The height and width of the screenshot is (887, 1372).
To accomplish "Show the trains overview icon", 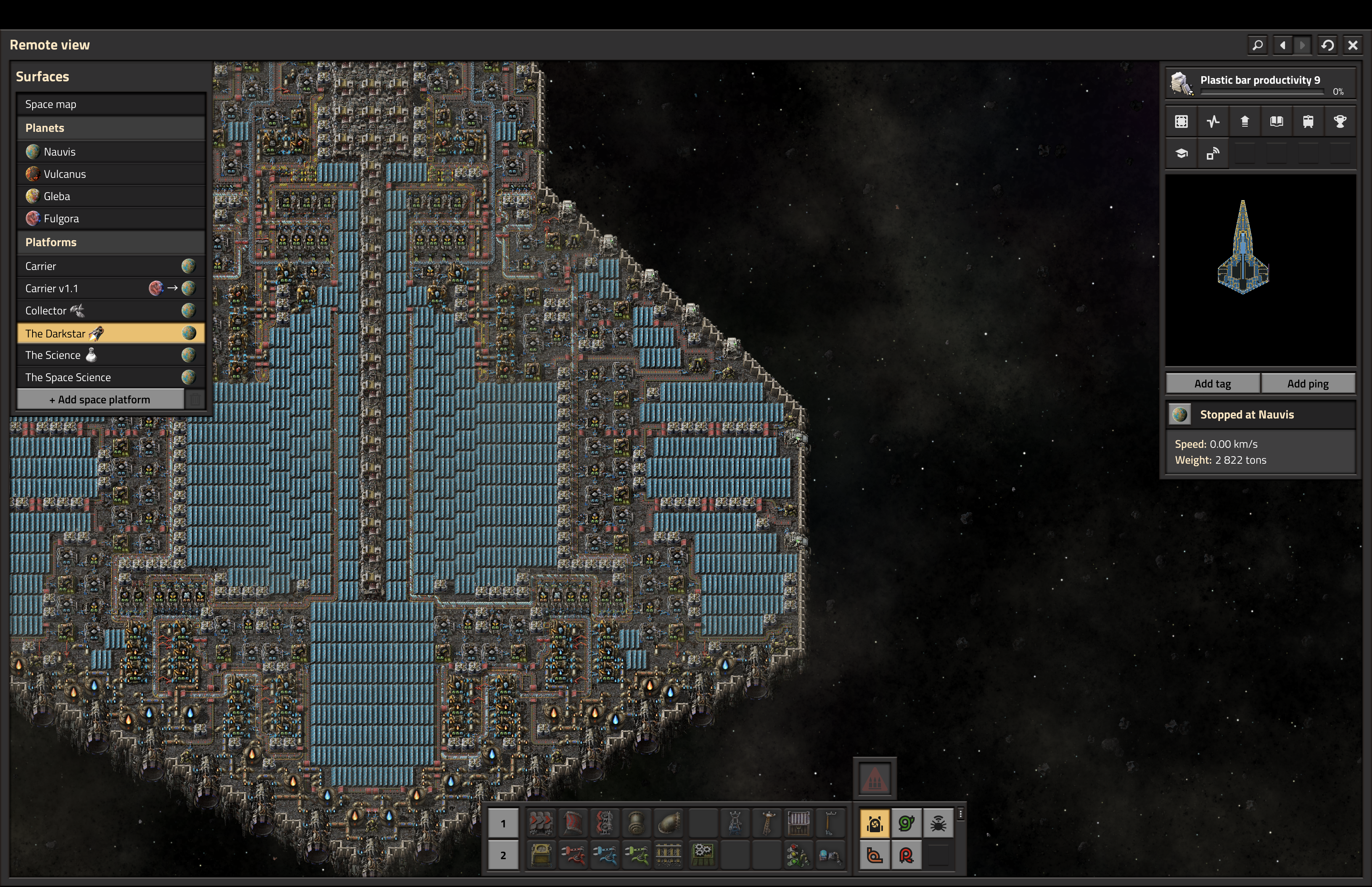I will pos(1308,121).
